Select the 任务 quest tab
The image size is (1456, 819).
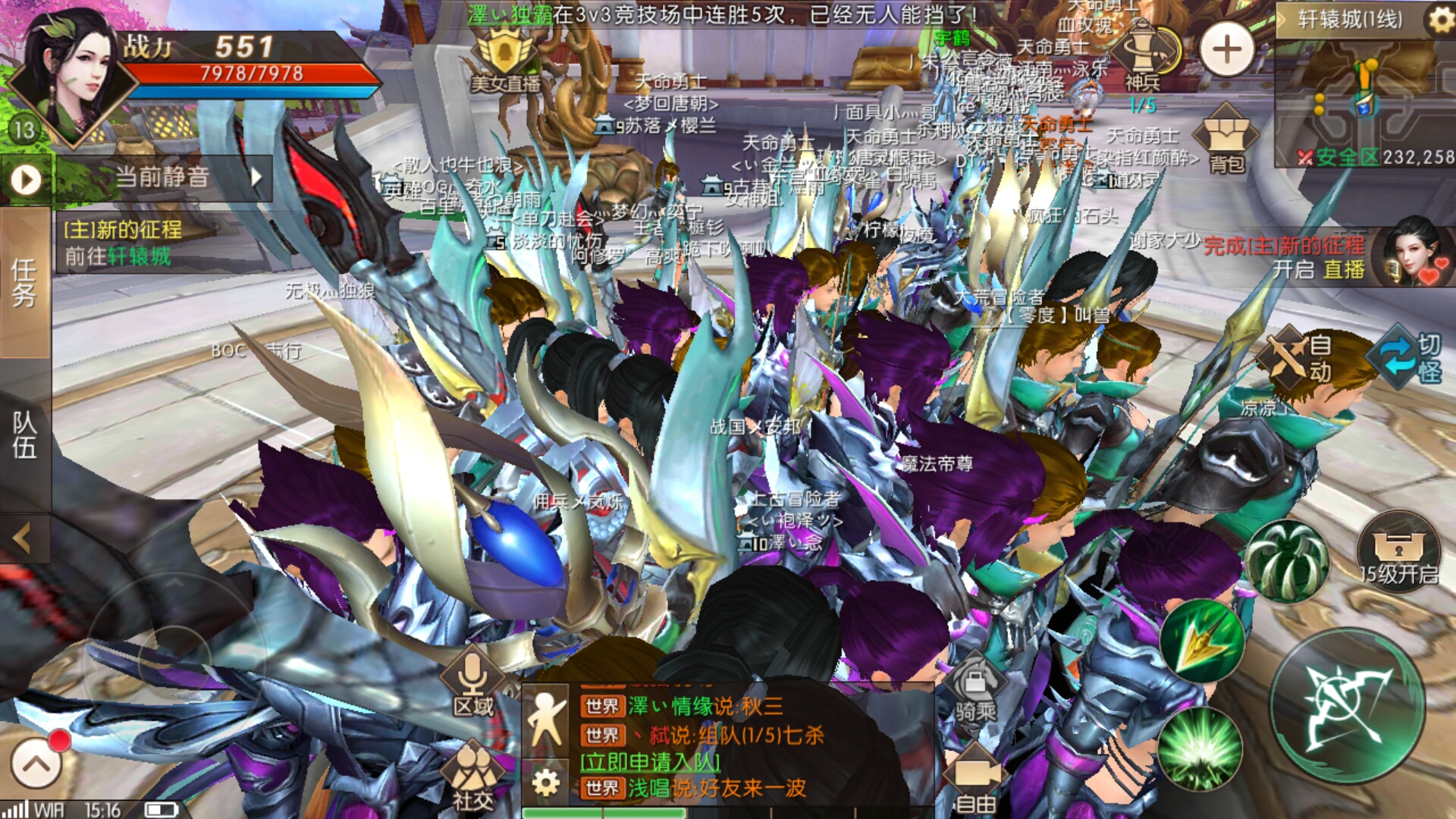24,282
